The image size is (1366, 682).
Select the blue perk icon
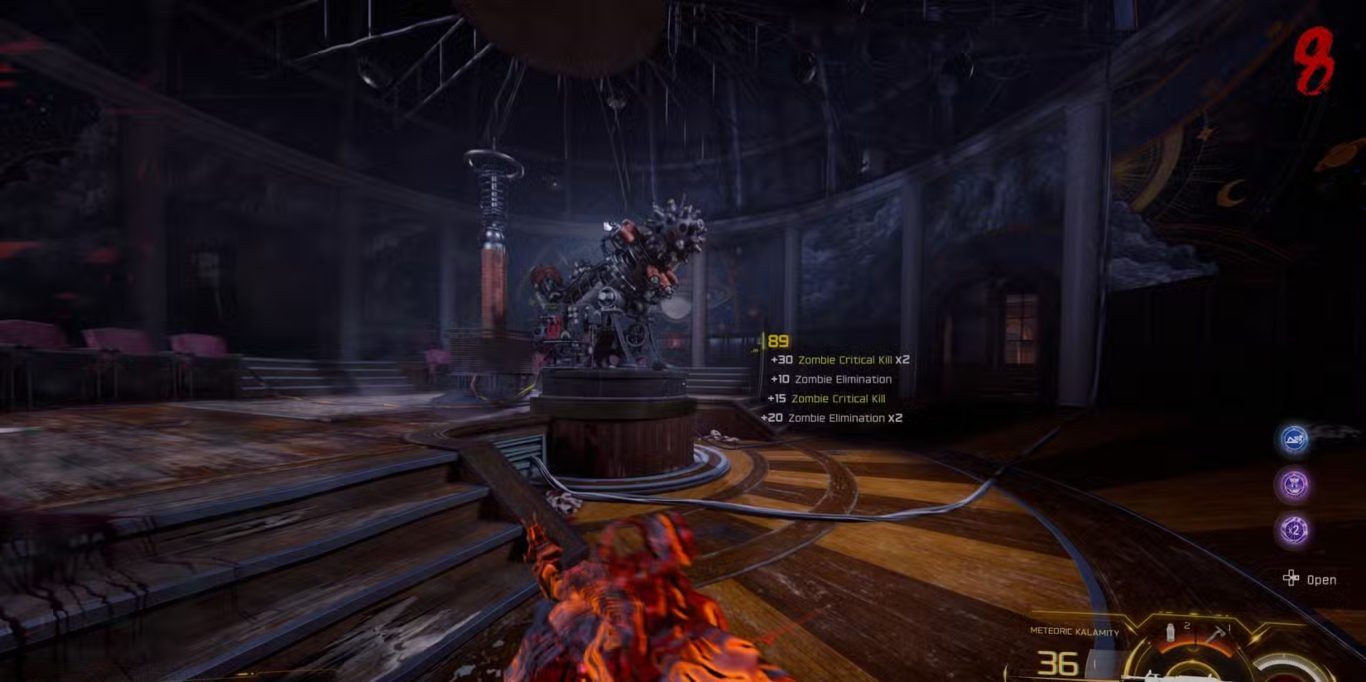pyautogui.click(x=1296, y=439)
